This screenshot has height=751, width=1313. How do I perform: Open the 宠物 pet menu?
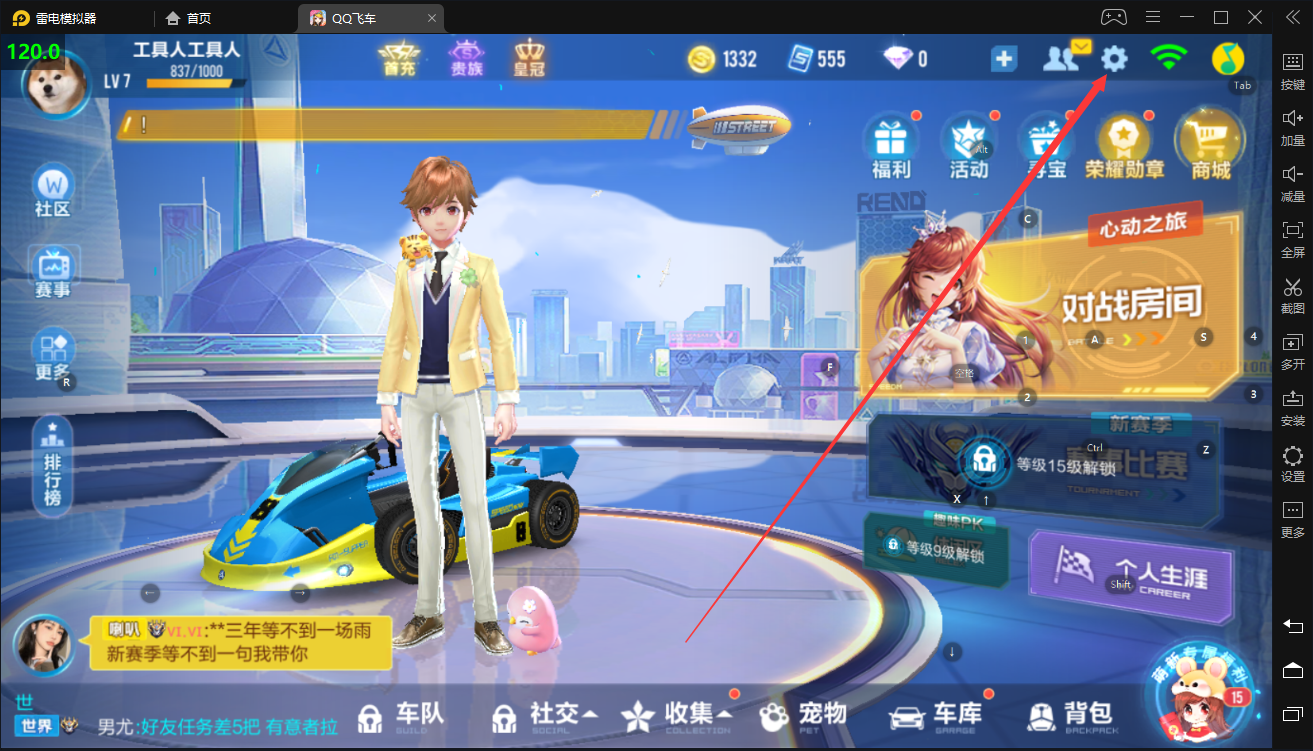803,715
